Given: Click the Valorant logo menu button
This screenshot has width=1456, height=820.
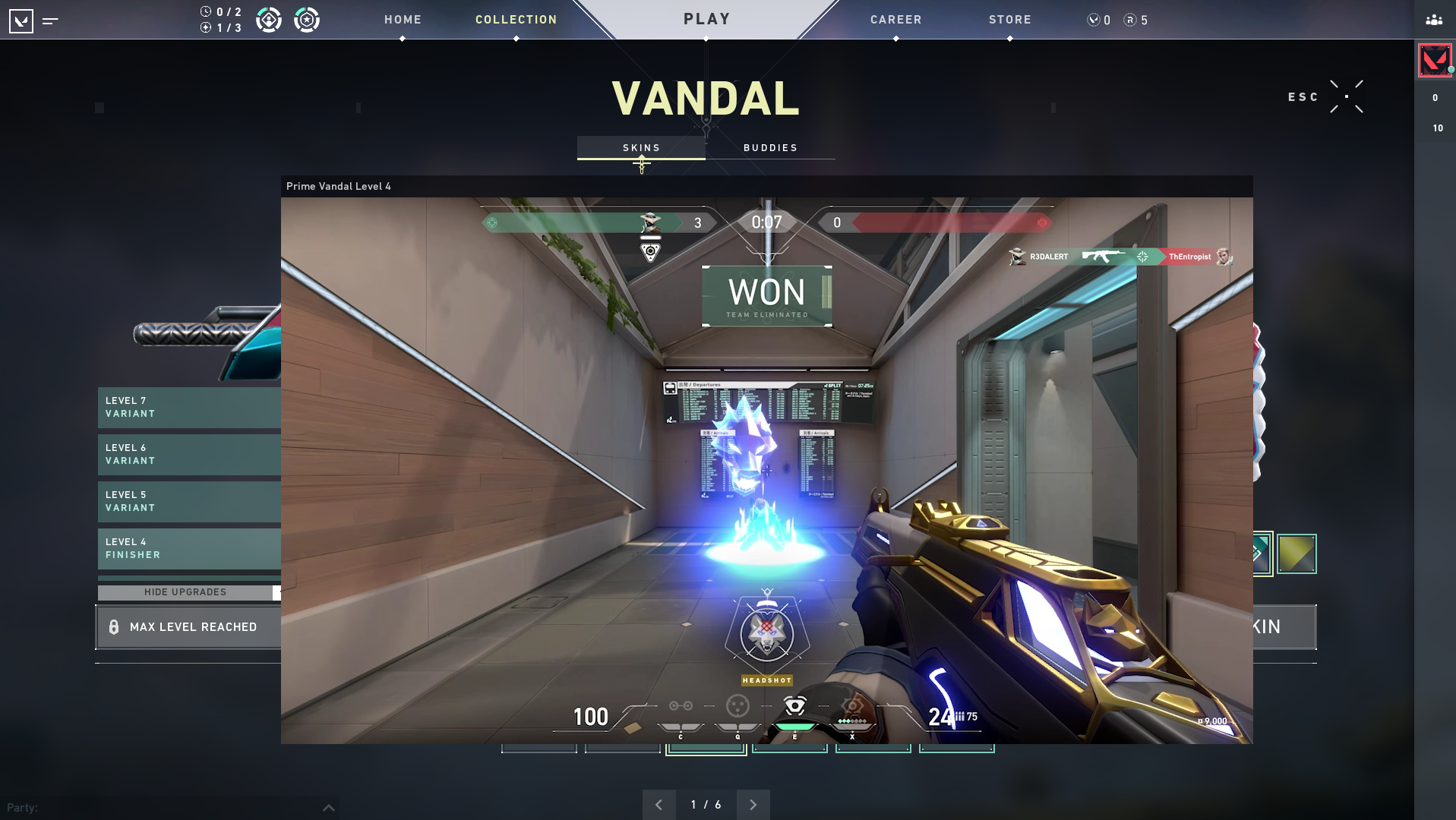Looking at the screenshot, I should pyautogui.click(x=21, y=20).
